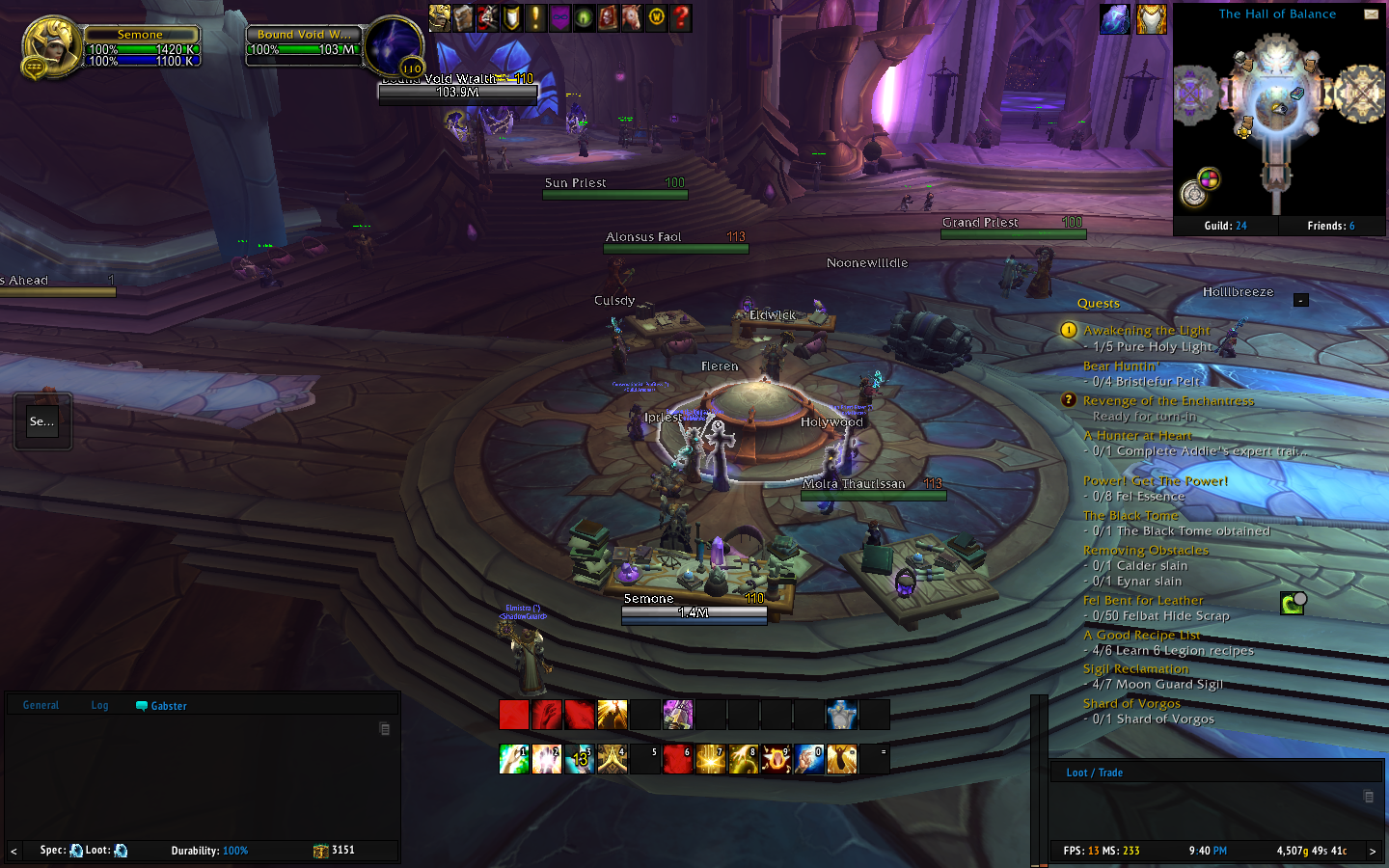Collapse the Quests tracker with minus button

[x=1300, y=300]
